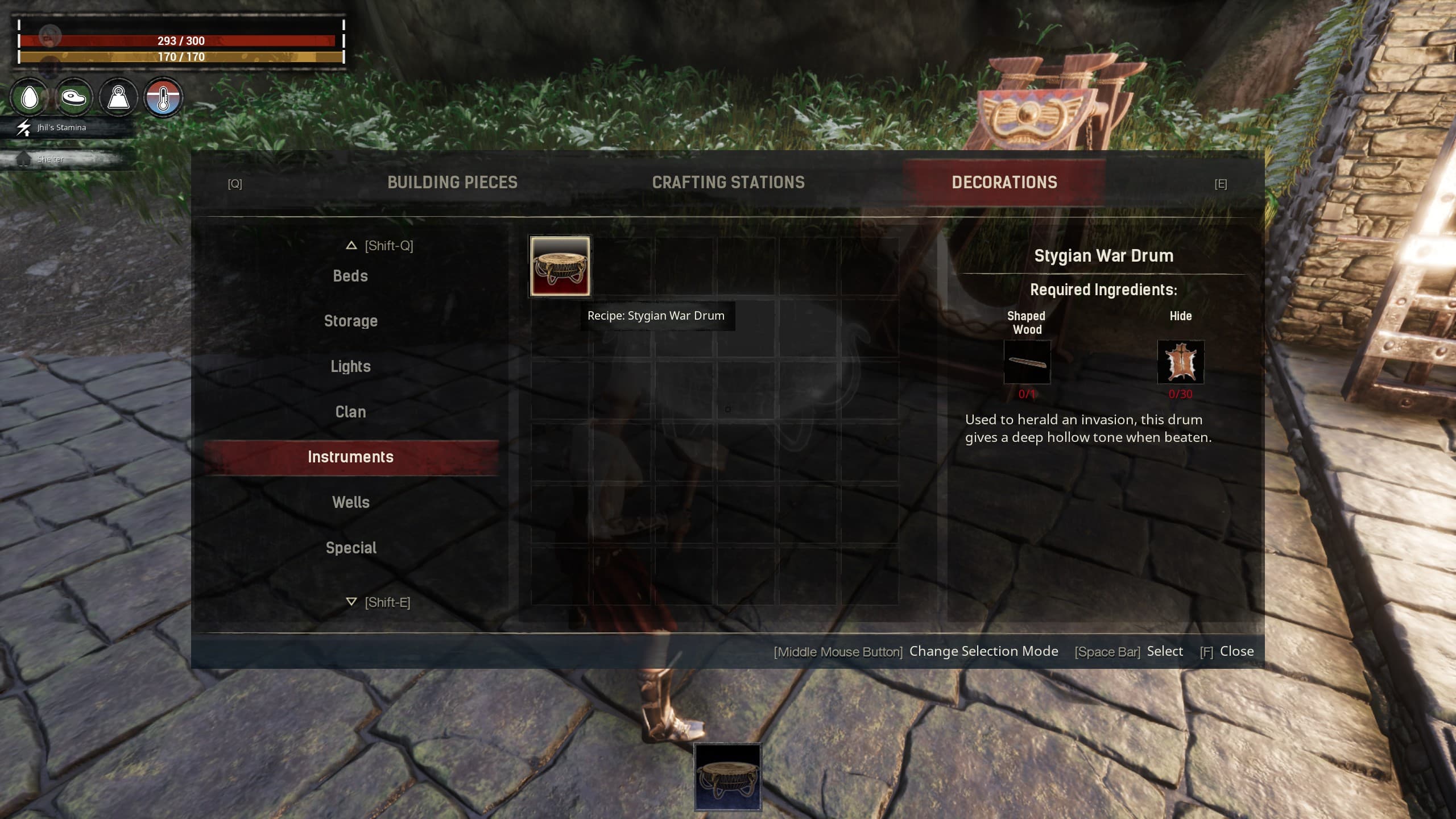Click the food meat status icon
The image size is (1456, 819).
coord(73,98)
